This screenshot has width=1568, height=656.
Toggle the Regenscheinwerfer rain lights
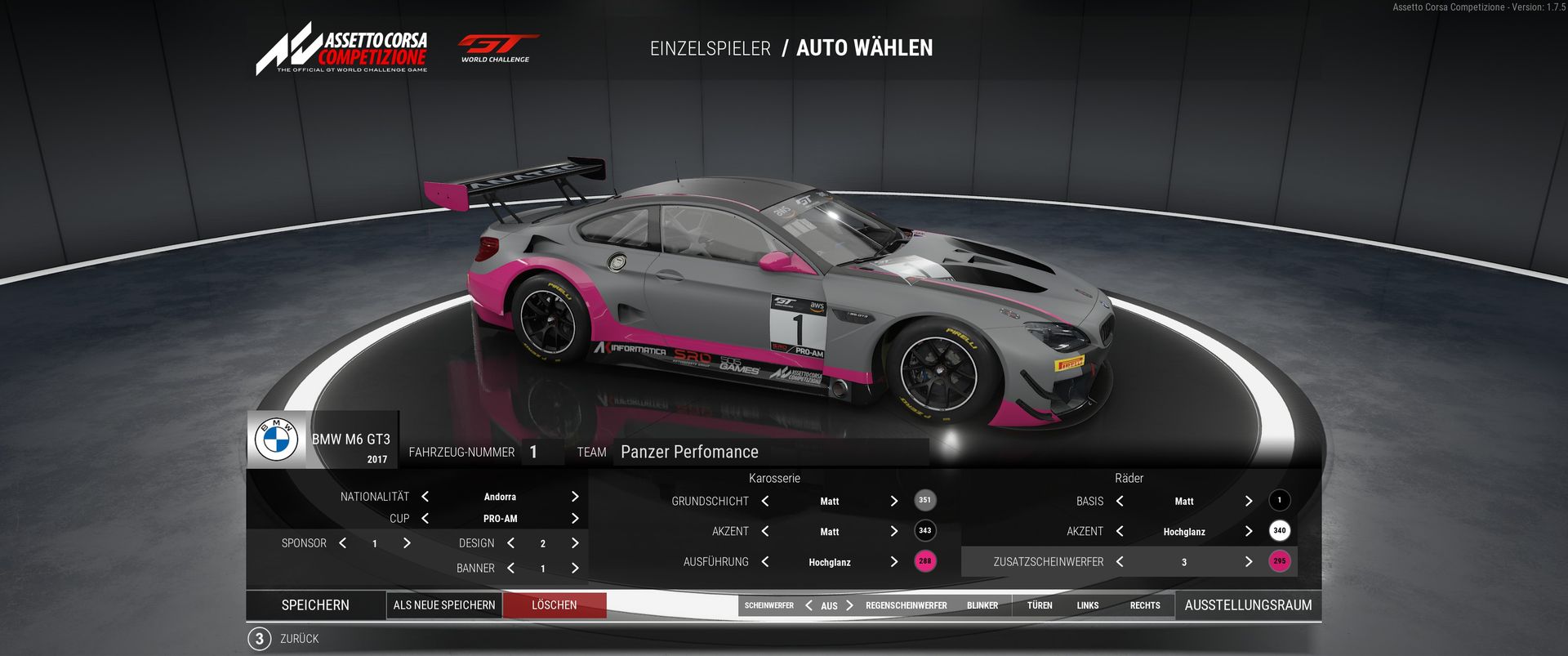906,606
